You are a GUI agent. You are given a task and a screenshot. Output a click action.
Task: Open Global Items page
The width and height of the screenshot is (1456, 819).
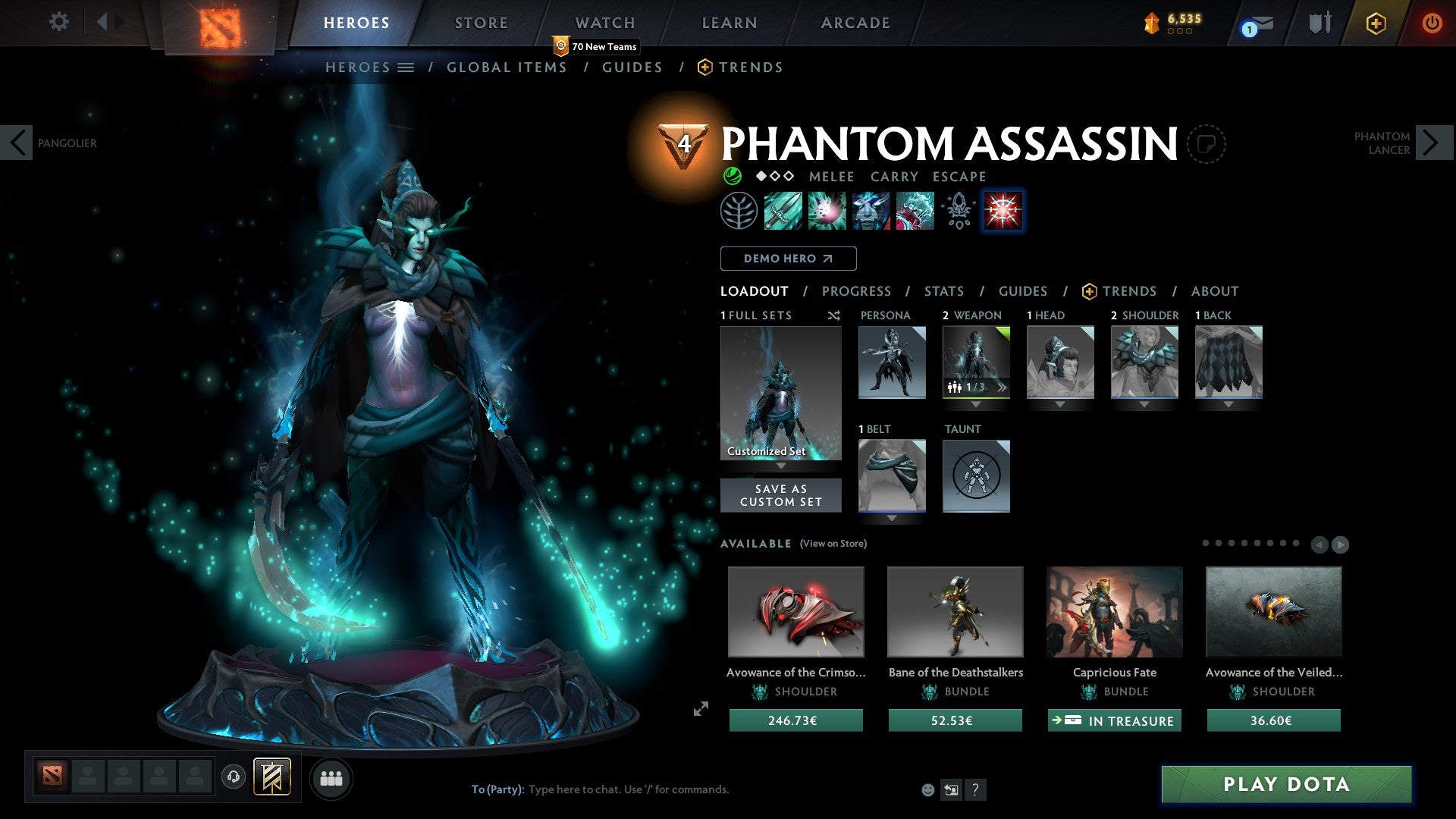(507, 67)
